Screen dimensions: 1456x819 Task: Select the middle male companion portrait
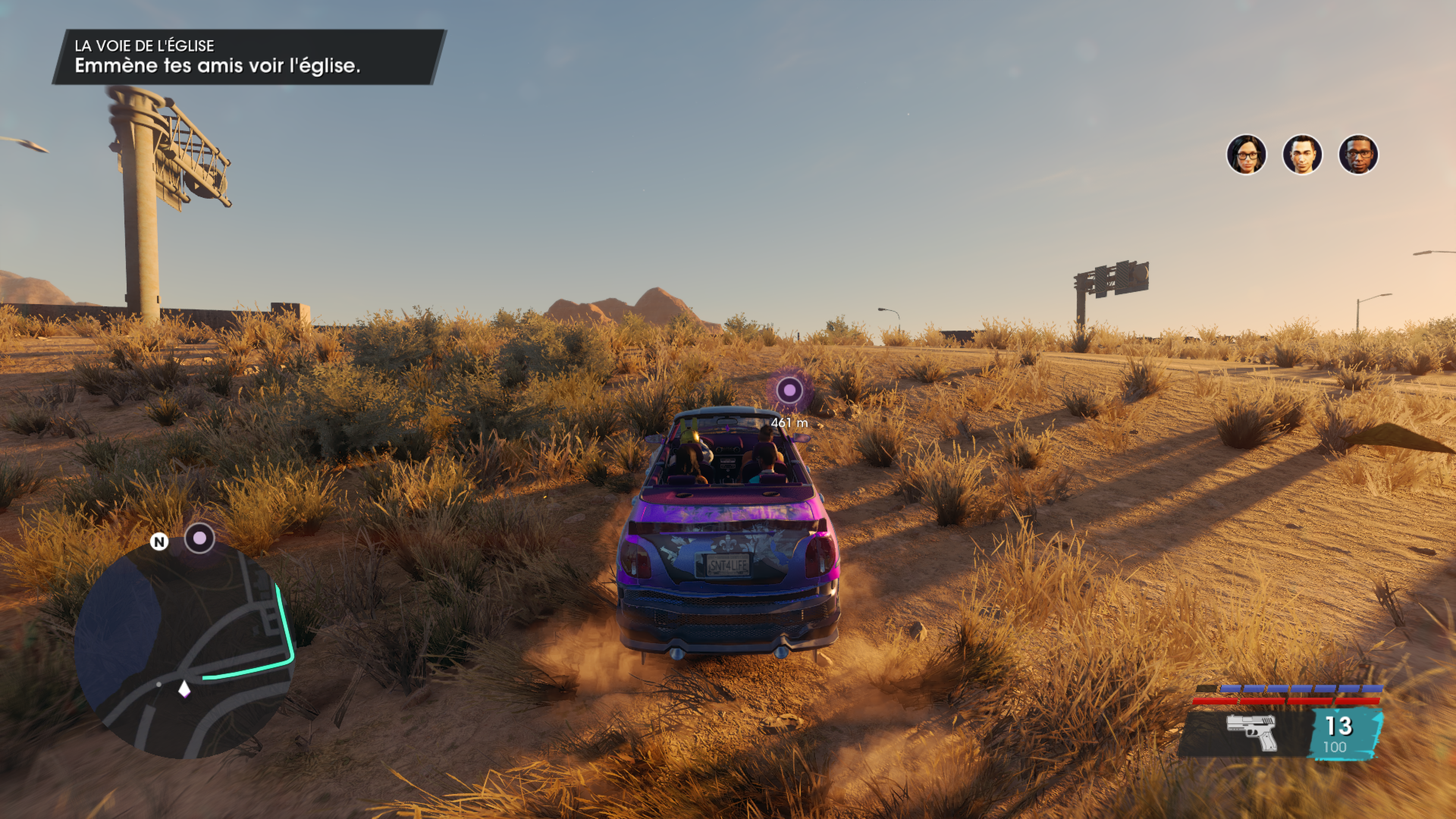[x=1302, y=154]
